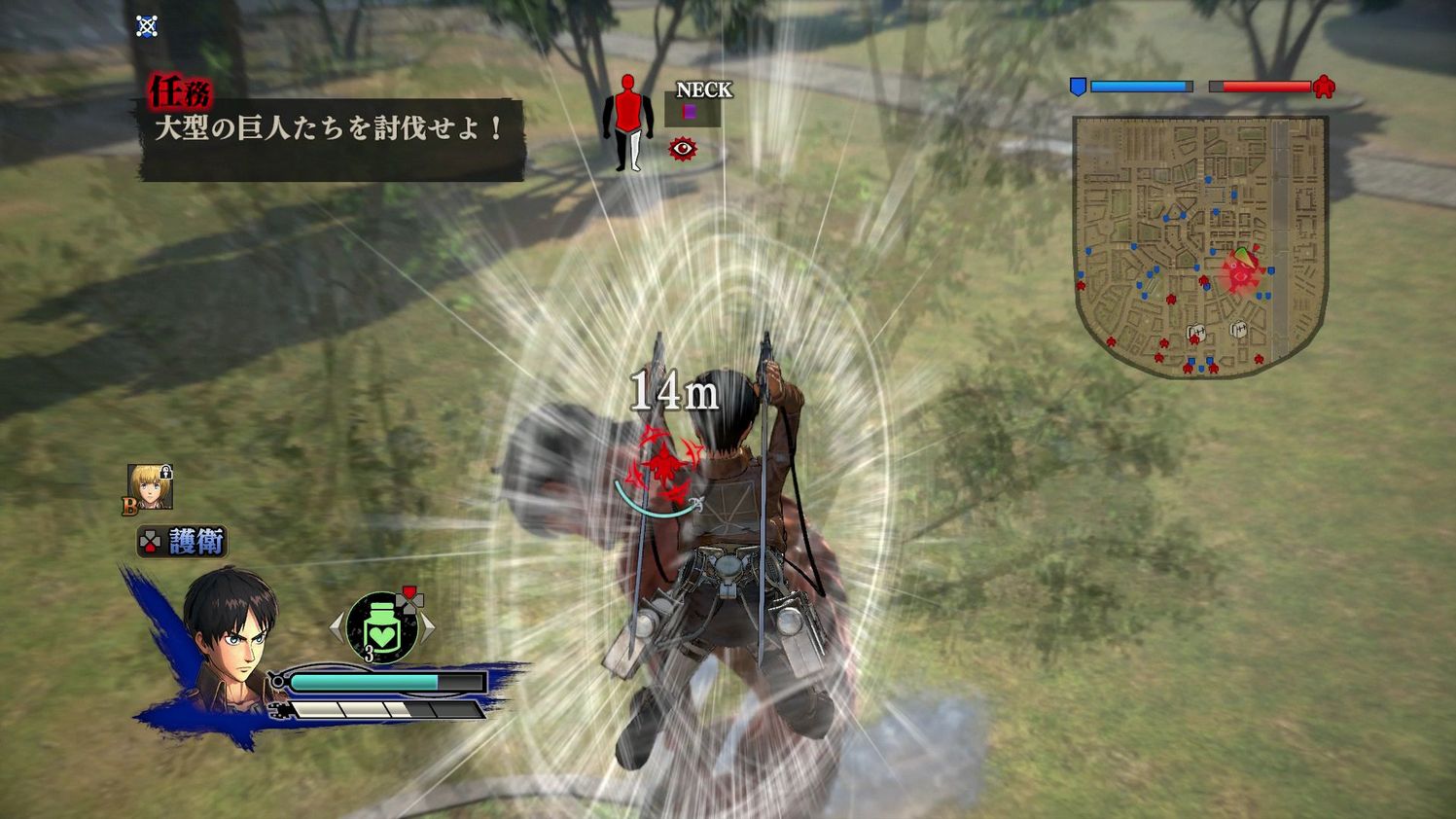
Task: Click the left arrow beside the item slot
Action: pyautogui.click(x=337, y=627)
